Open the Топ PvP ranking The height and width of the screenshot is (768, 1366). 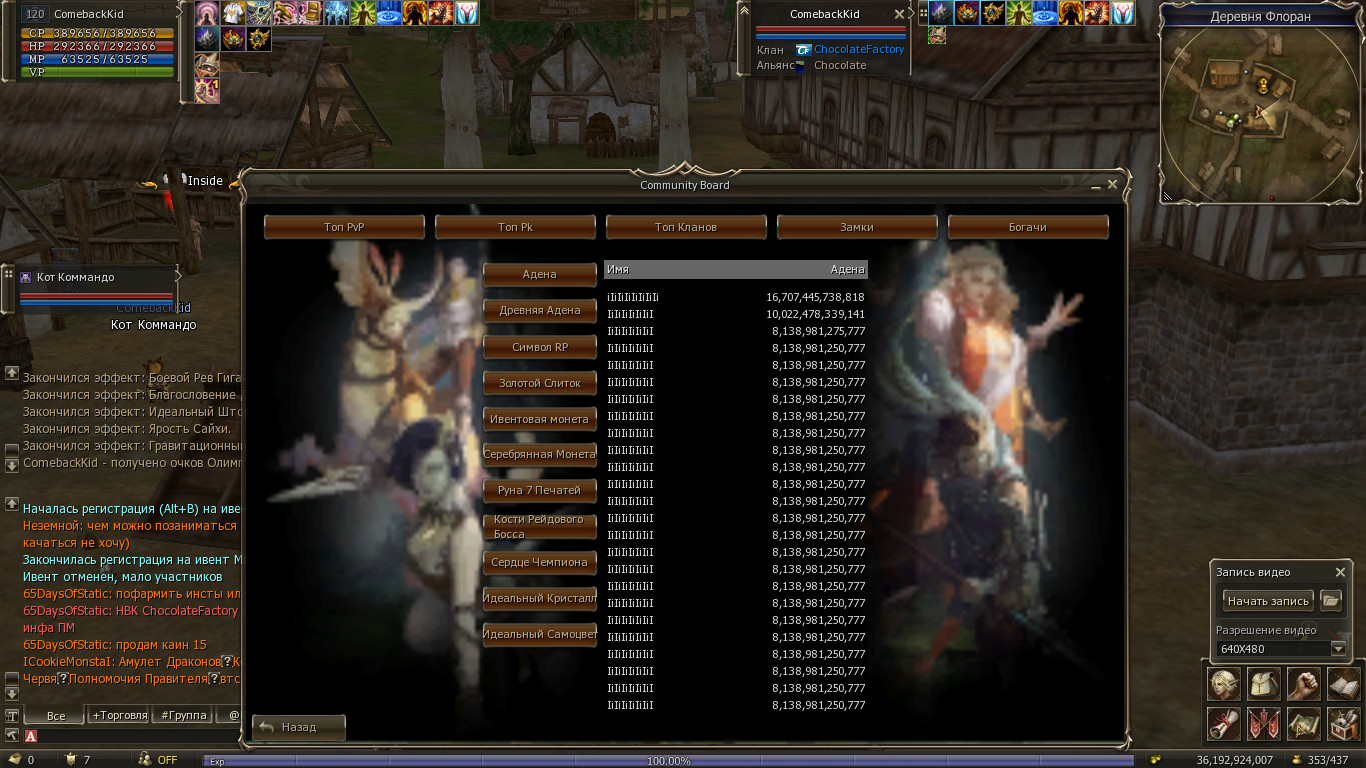(344, 227)
